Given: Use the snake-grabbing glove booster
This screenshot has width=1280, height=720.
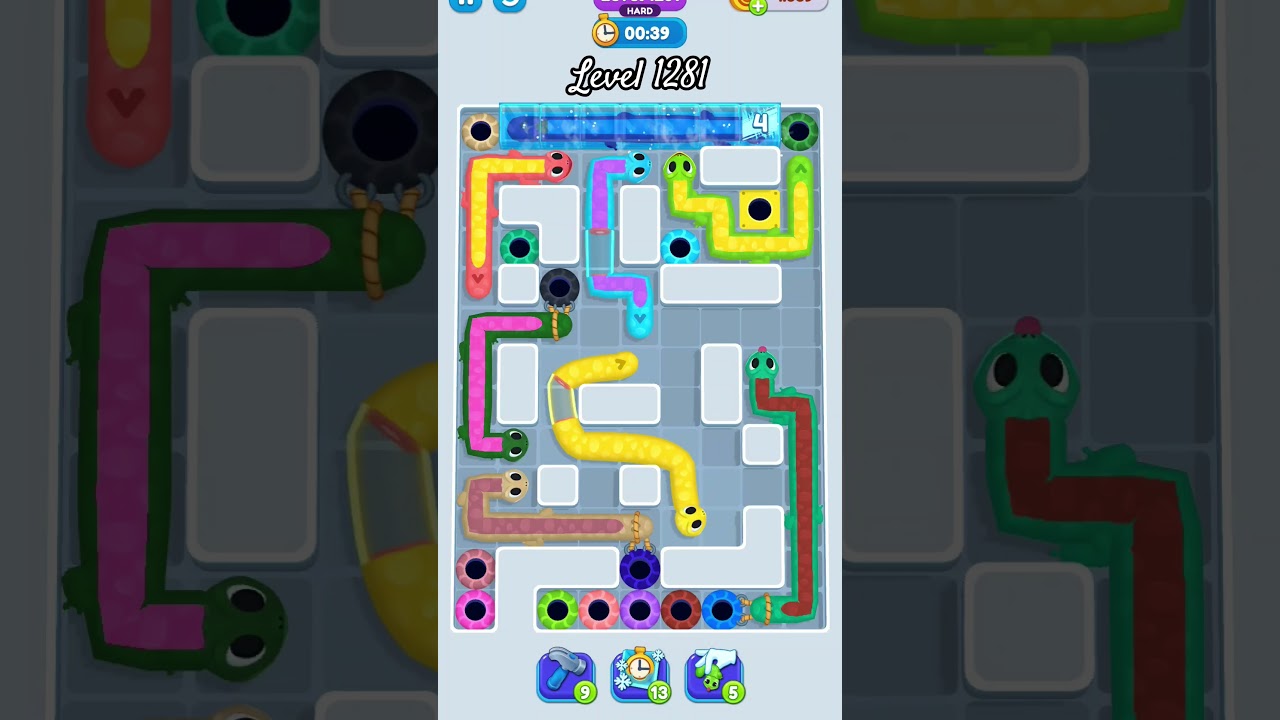Looking at the screenshot, I should tap(712, 676).
